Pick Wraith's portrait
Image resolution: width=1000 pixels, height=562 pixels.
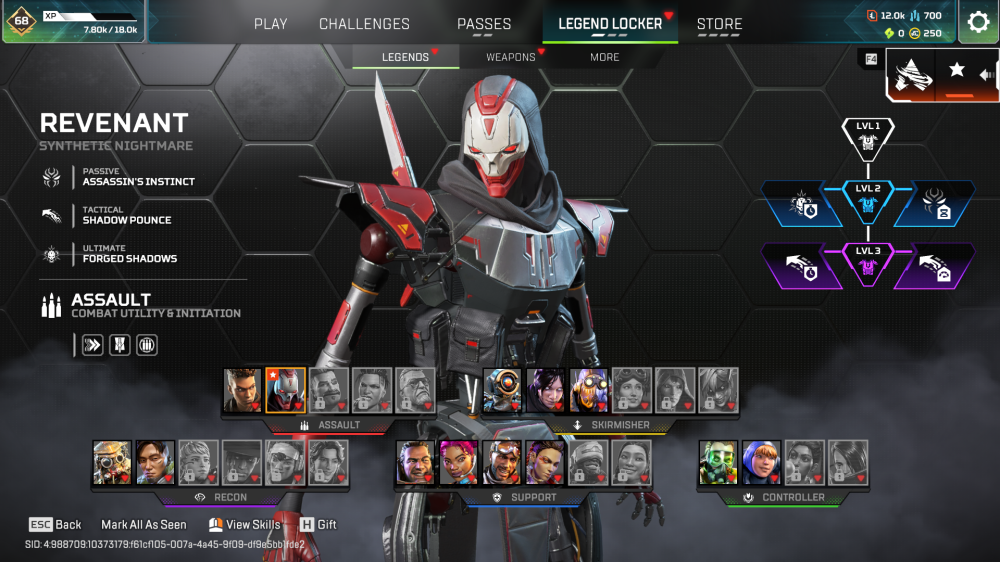[x=546, y=390]
